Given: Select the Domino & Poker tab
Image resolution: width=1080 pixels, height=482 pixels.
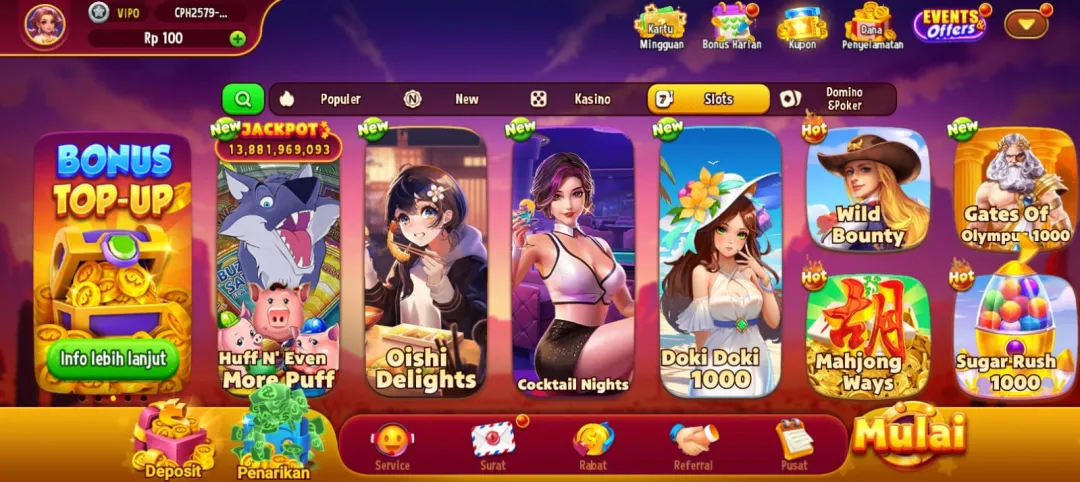Looking at the screenshot, I should [x=830, y=99].
